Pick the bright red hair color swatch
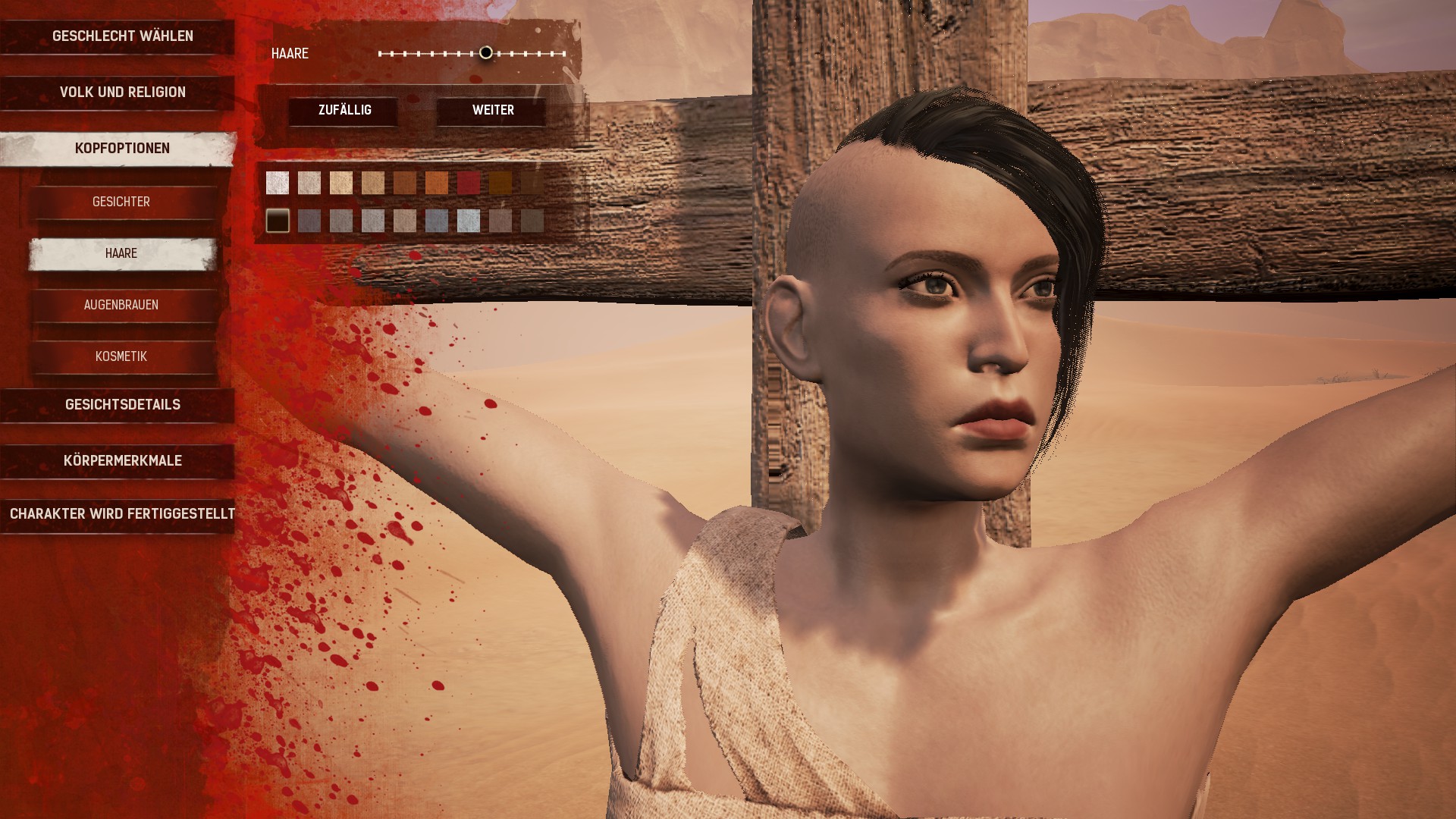The height and width of the screenshot is (819, 1456). (x=469, y=183)
